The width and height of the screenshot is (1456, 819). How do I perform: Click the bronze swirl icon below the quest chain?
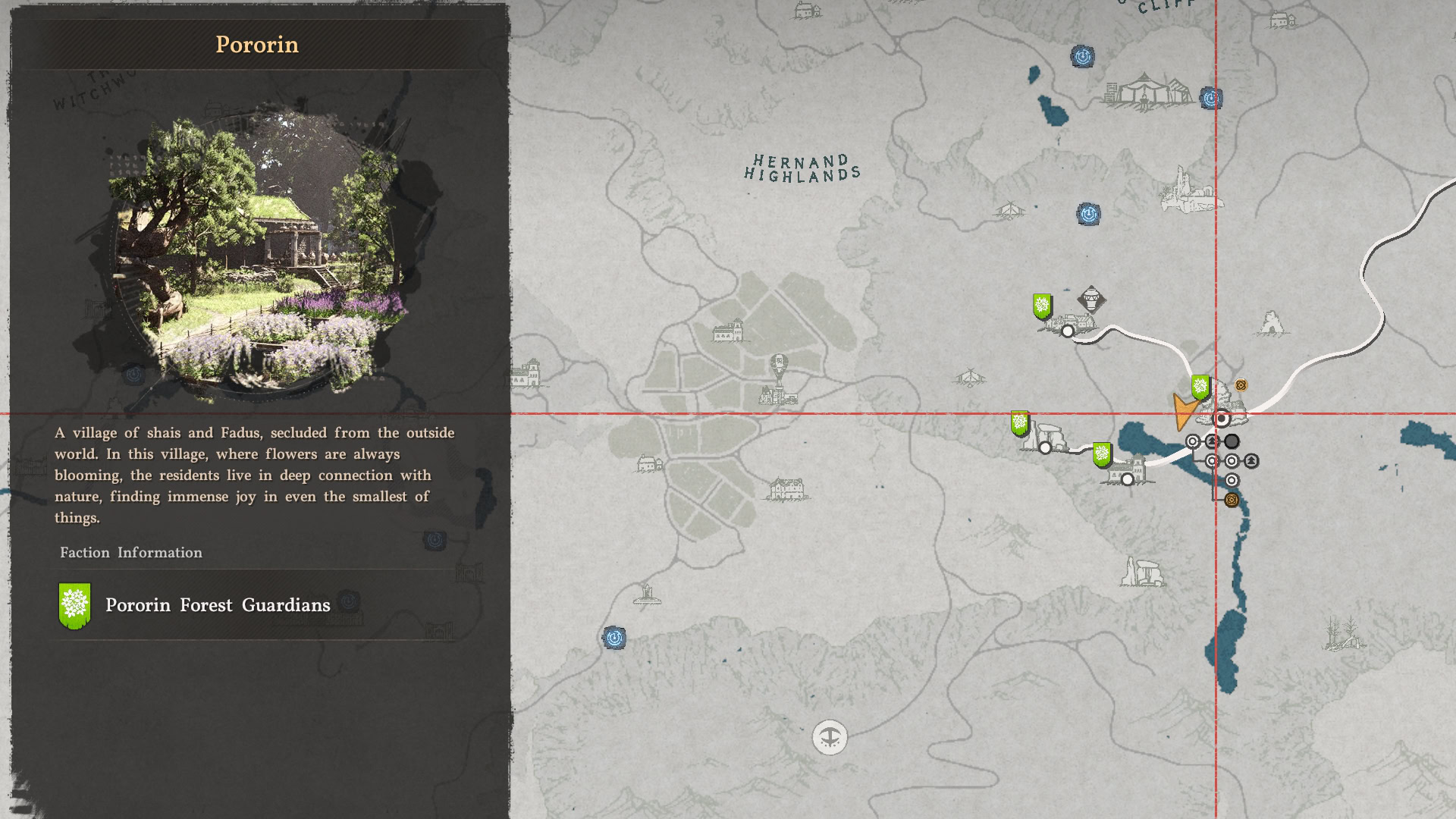click(x=1231, y=499)
